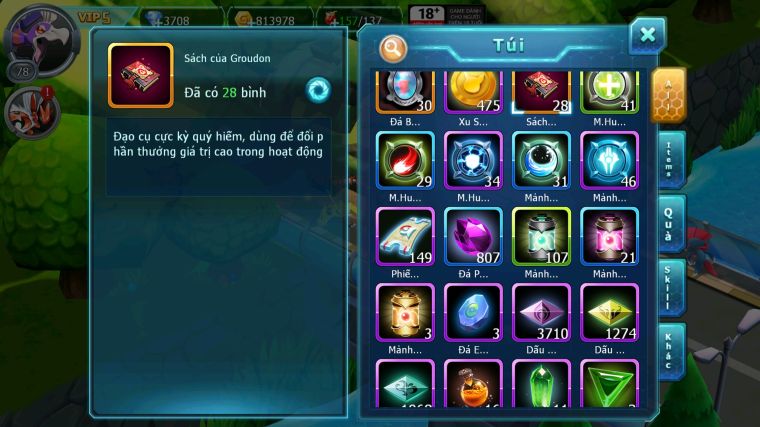This screenshot has width=760, height=427.
Task: Pick the red claw shard with 29
Action: click(405, 163)
